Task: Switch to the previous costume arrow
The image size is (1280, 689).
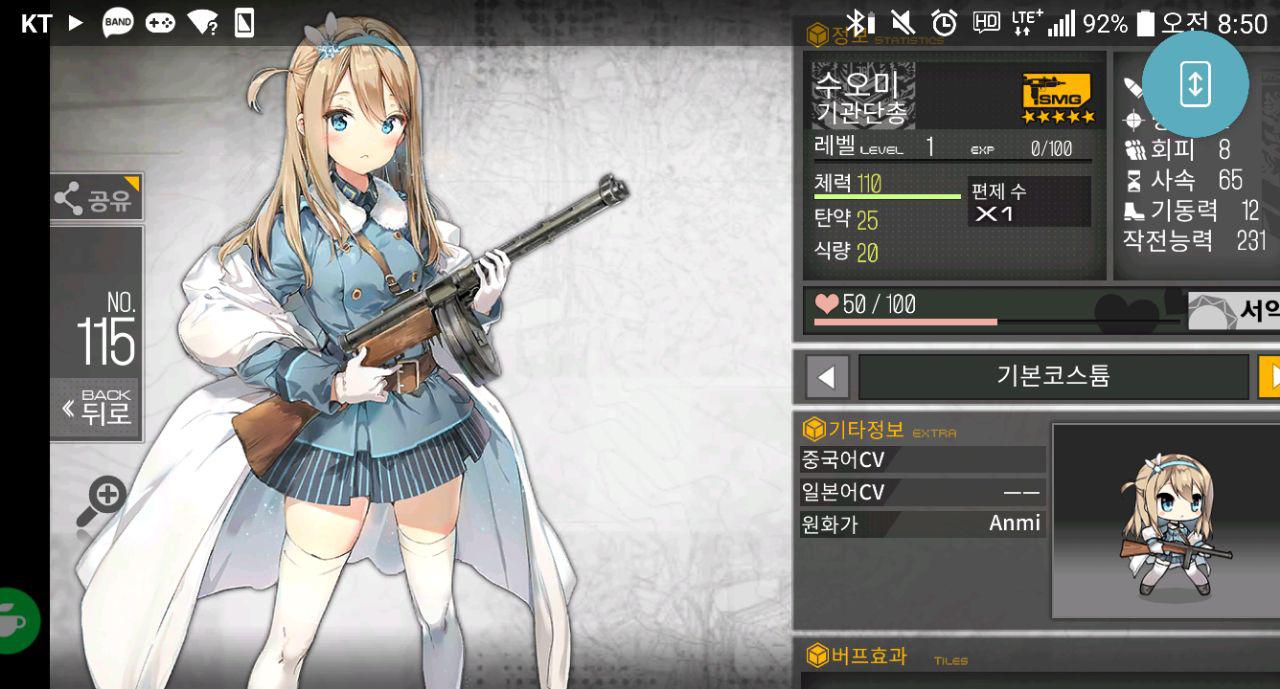Action: pyautogui.click(x=826, y=377)
